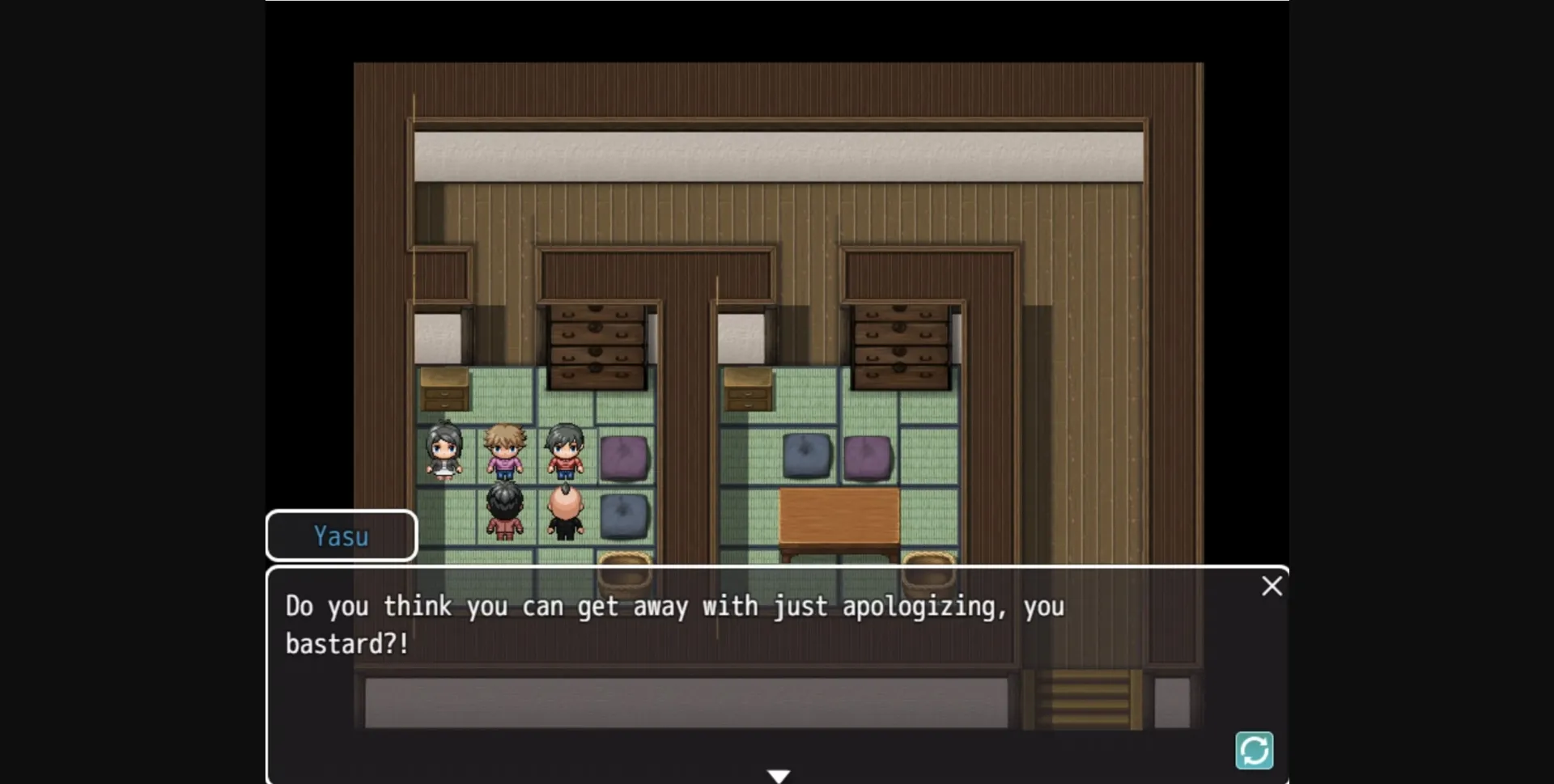Click the teal refresh translation icon

tap(1255, 751)
